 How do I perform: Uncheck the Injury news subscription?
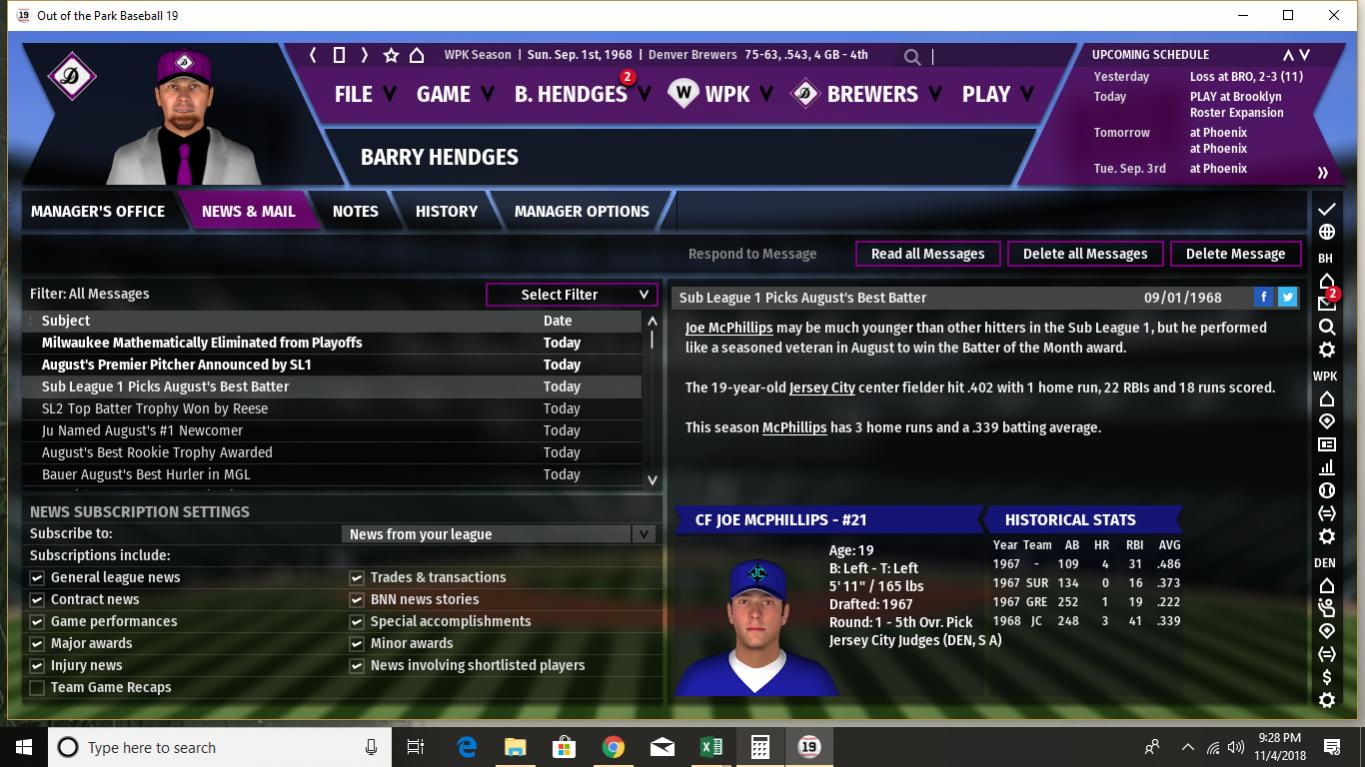37,666
